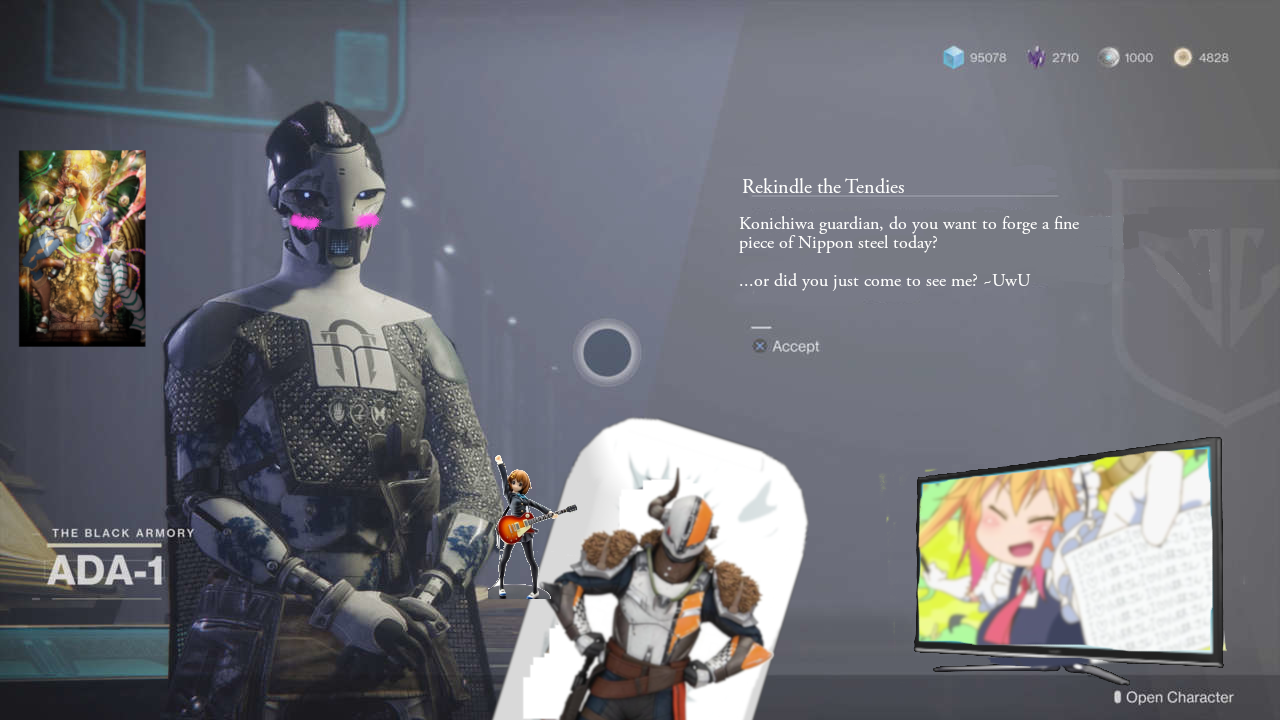Accept the Rekindle the Tendies offer
Screen dimensions: 1280x720
tap(787, 346)
